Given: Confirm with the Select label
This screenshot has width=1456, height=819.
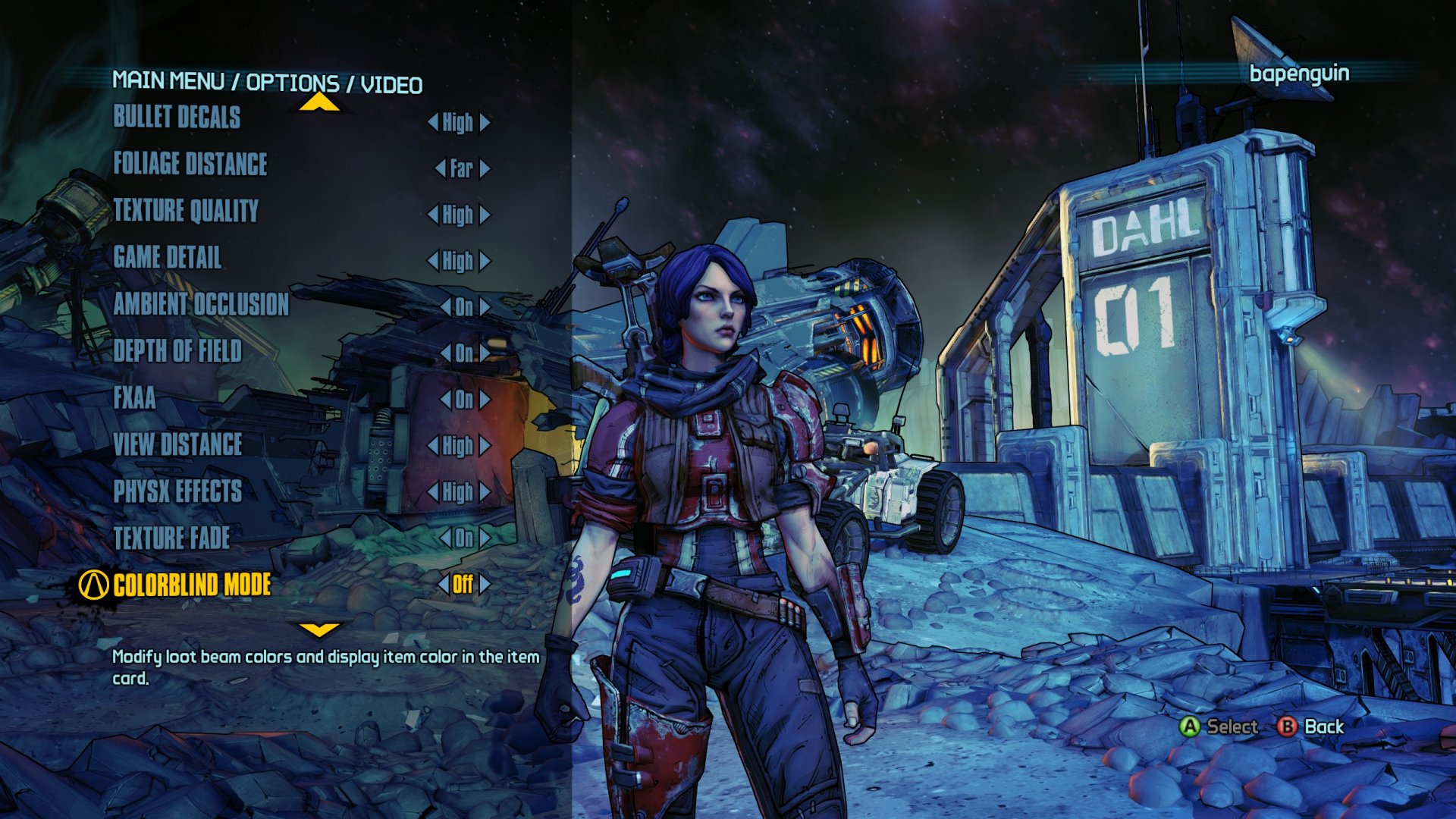Looking at the screenshot, I should click(x=1232, y=726).
